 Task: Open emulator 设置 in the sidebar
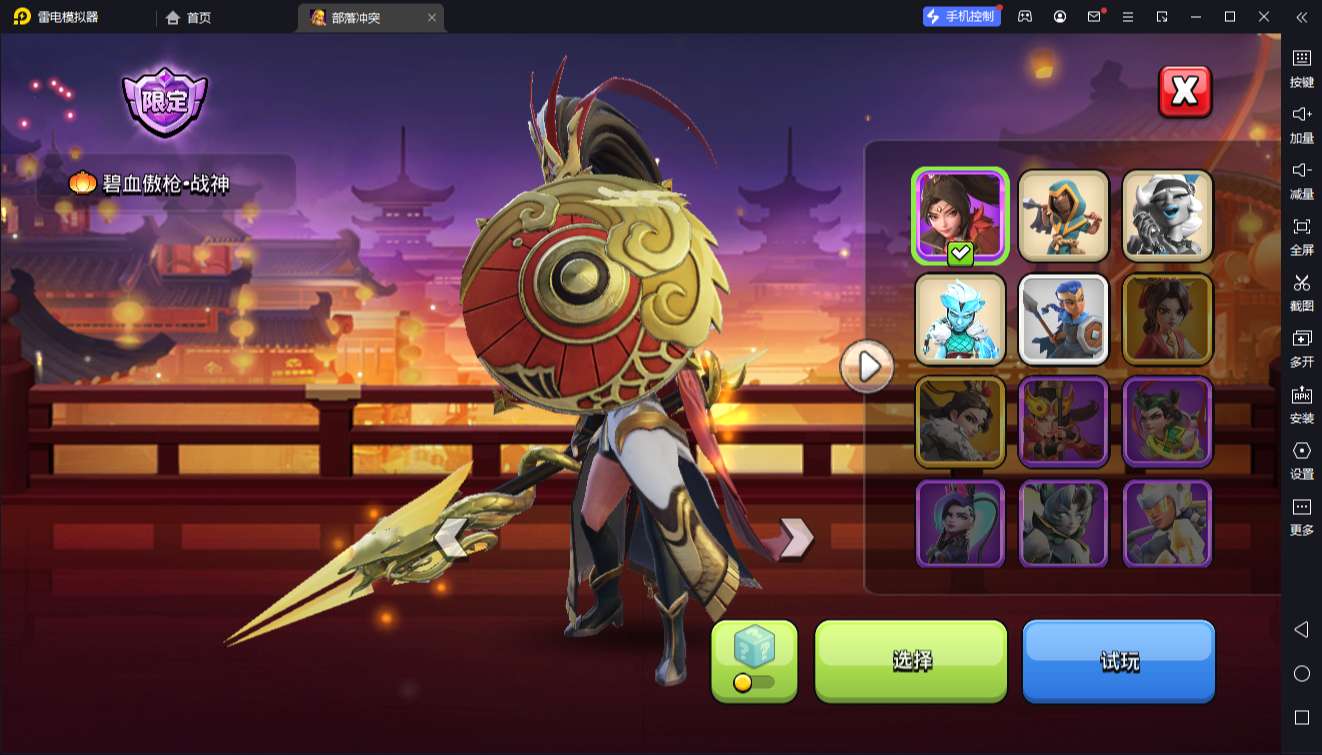coord(1301,460)
